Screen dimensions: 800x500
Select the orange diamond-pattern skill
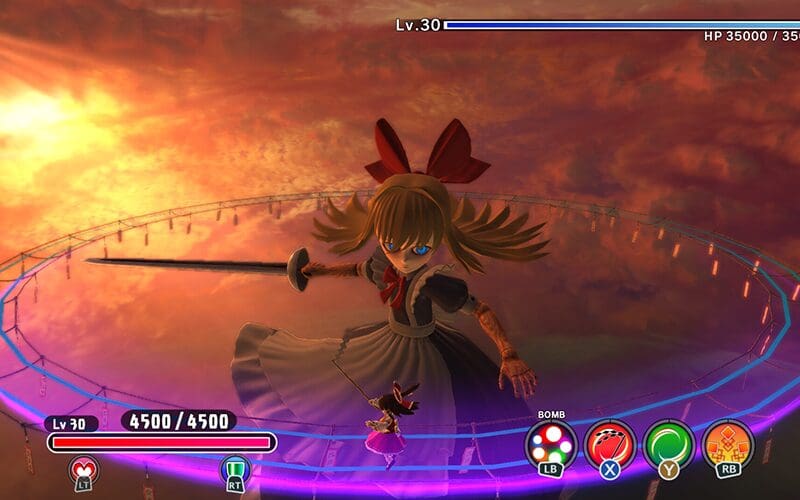tap(727, 443)
